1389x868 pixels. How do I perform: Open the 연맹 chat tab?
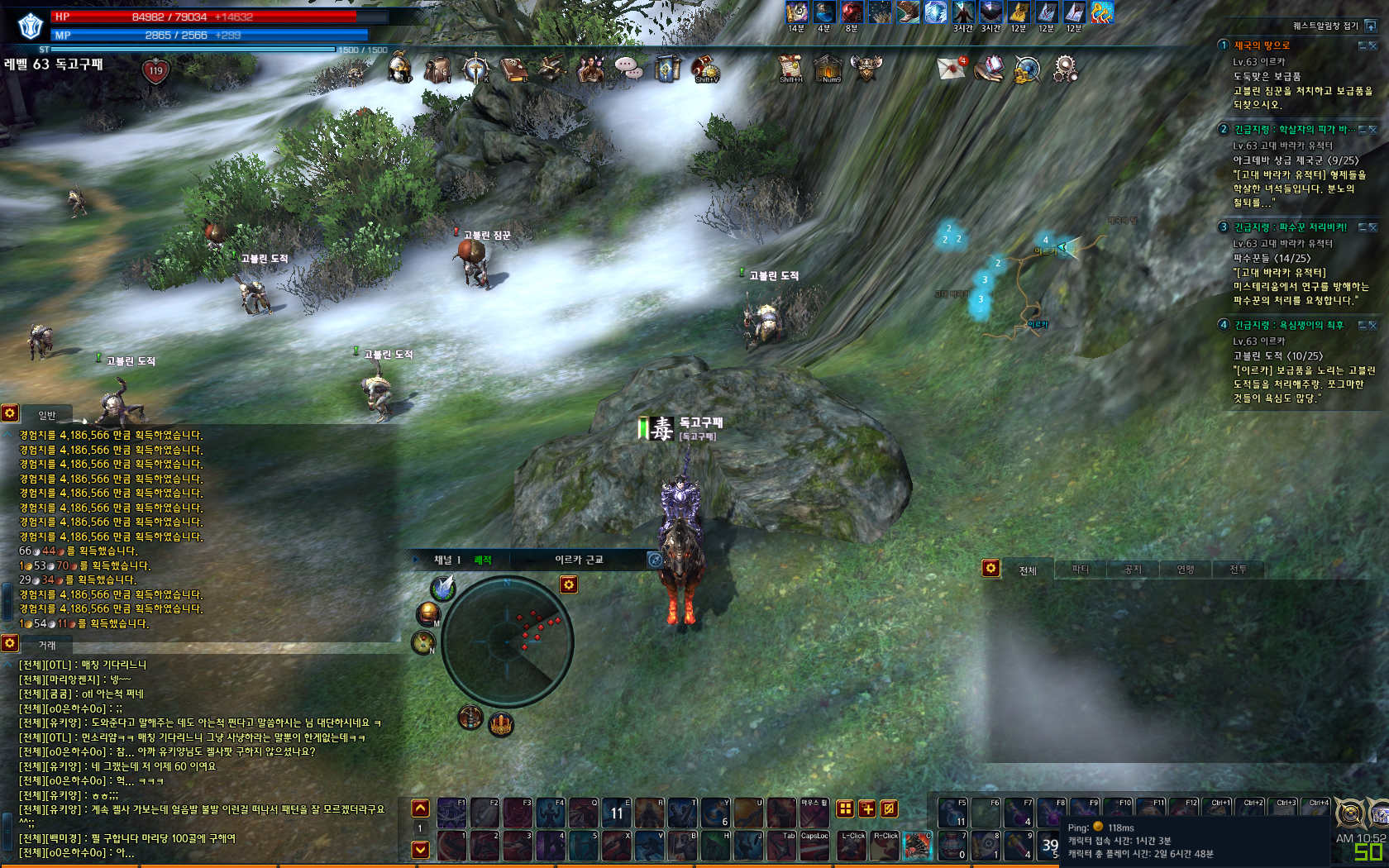[1186, 570]
